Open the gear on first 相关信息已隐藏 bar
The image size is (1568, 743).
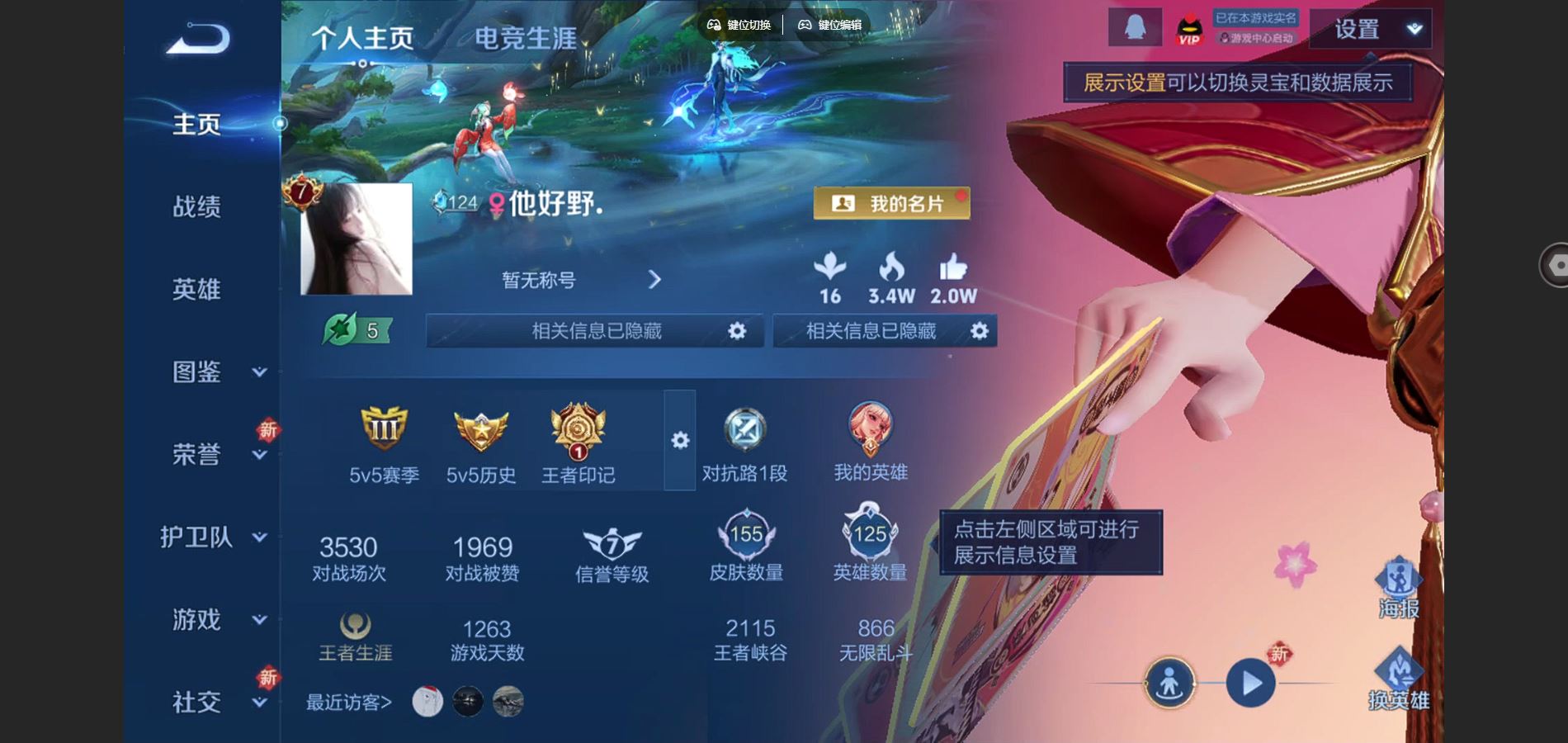pos(737,330)
